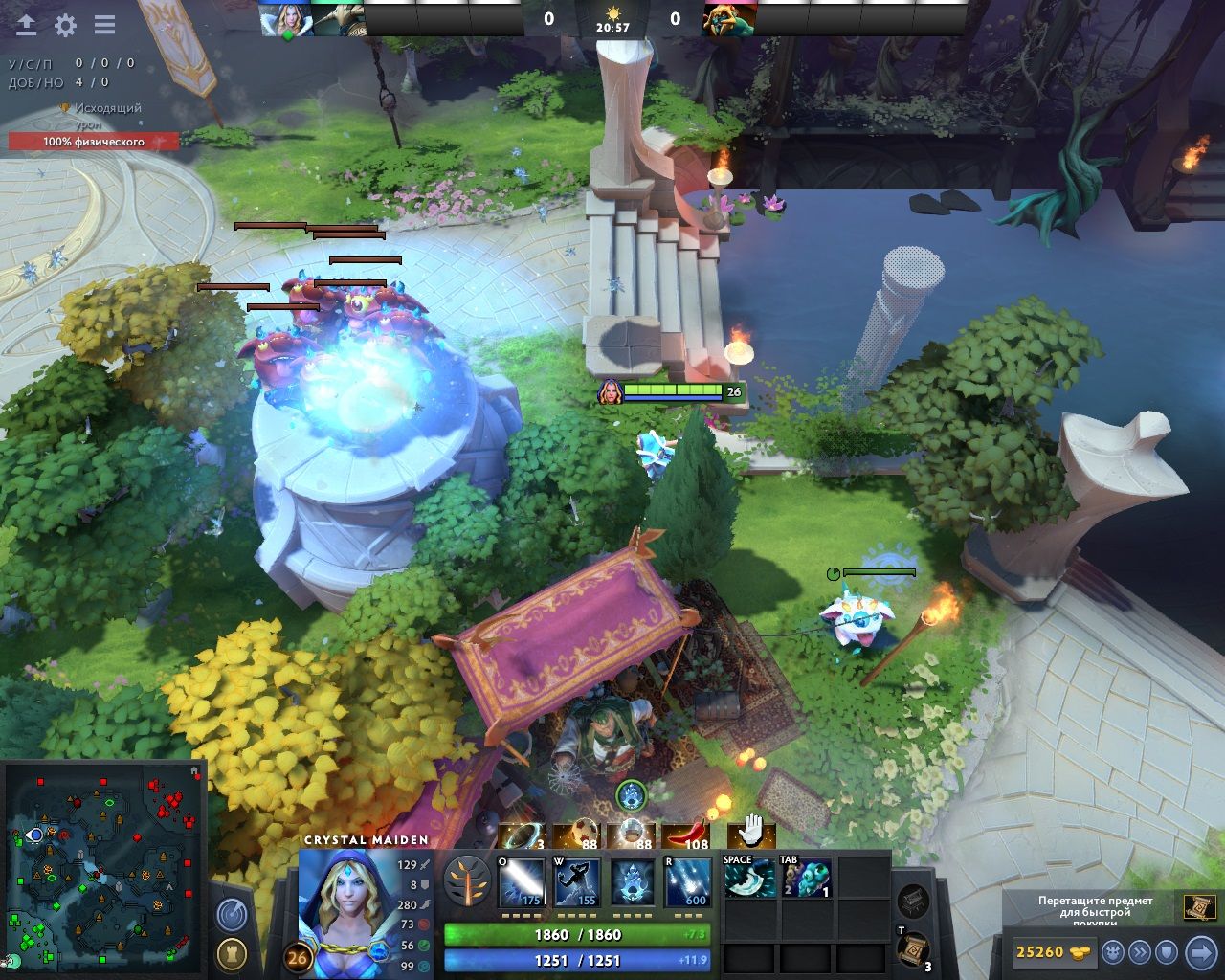Click the upward arrow button beside the gear
Image resolution: width=1225 pixels, height=980 pixels.
point(26,25)
